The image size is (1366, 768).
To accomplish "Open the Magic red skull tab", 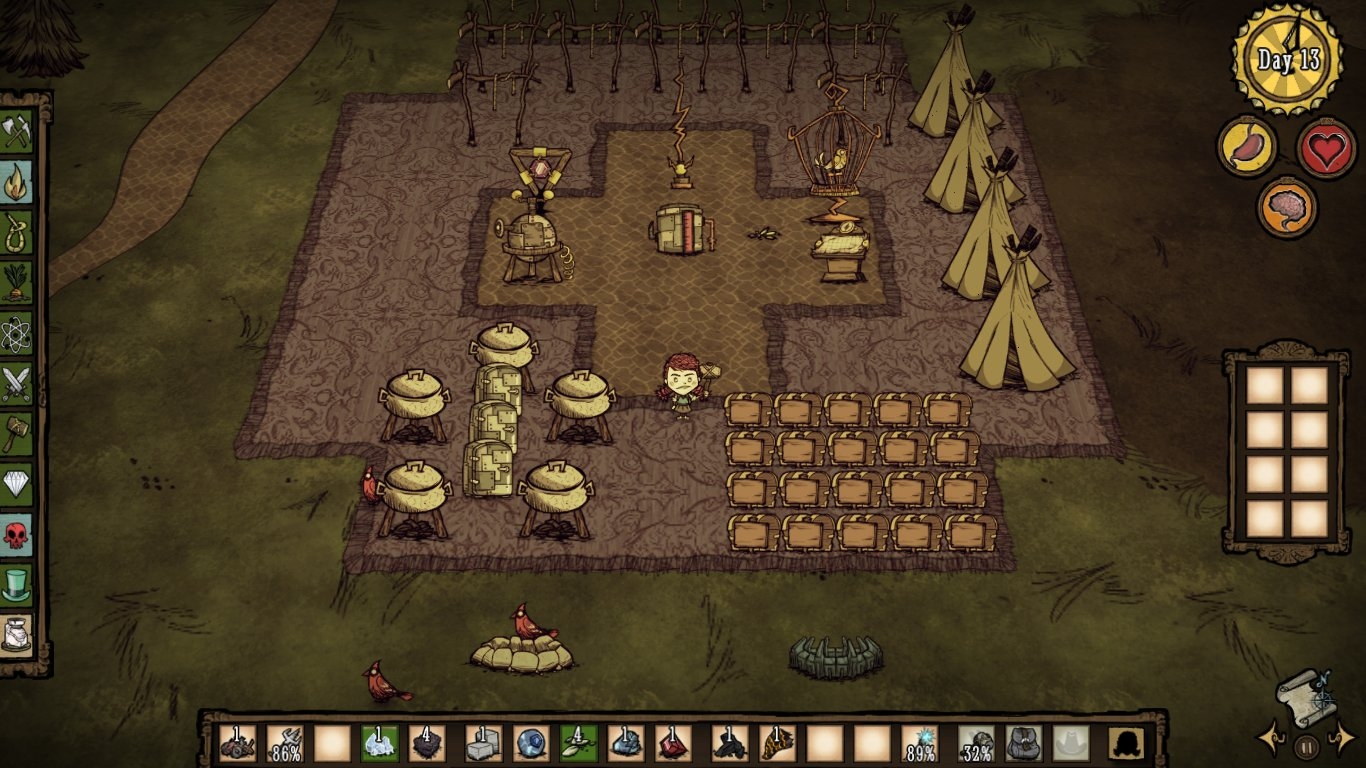I will pyautogui.click(x=17, y=534).
